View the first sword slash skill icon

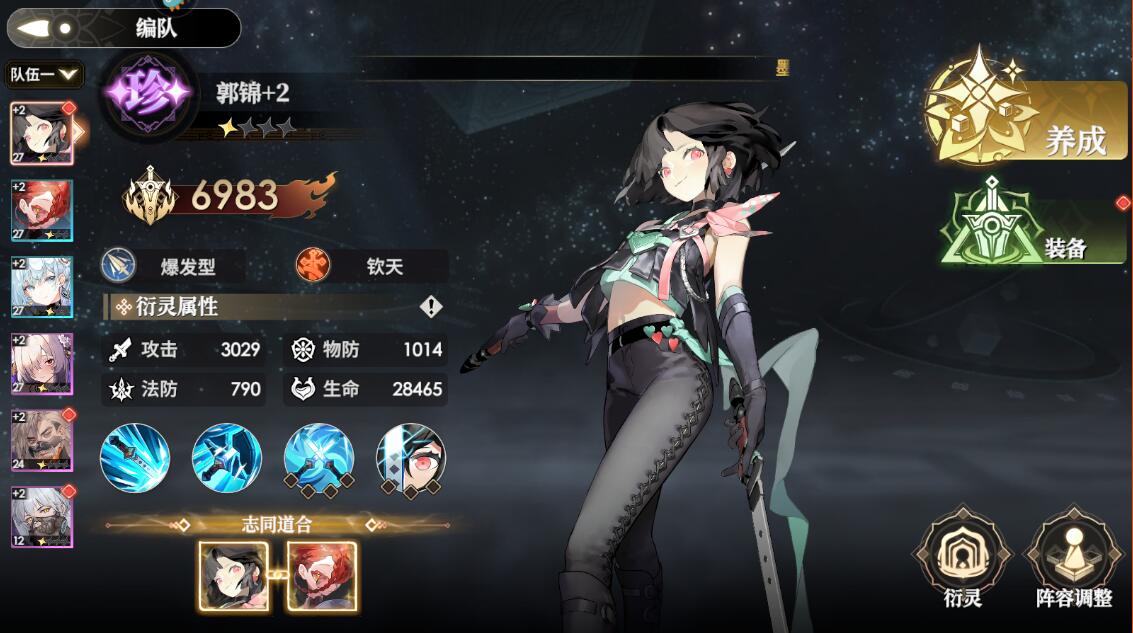tap(135, 458)
